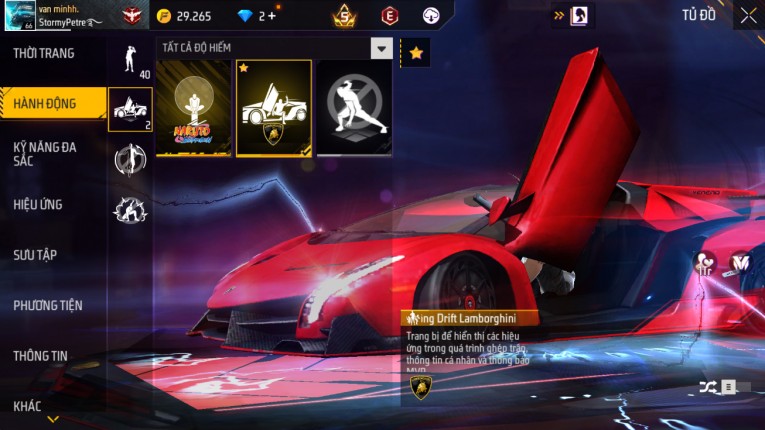Image resolution: width=765 pixels, height=430 pixels.
Task: Select the standing emote subcategory with 40
Action: [130, 61]
